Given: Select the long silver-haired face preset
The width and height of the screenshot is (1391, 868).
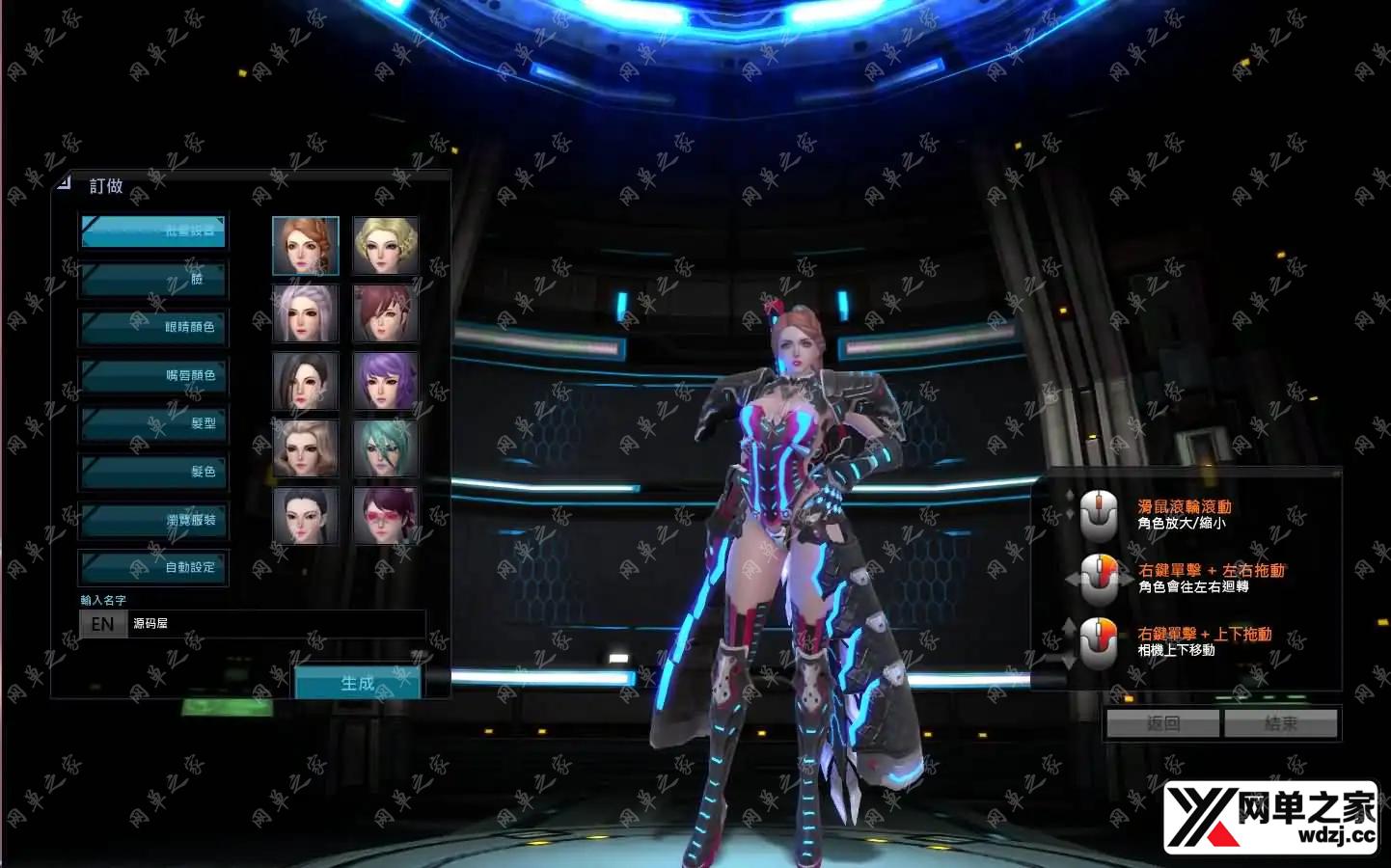Looking at the screenshot, I should (x=306, y=313).
